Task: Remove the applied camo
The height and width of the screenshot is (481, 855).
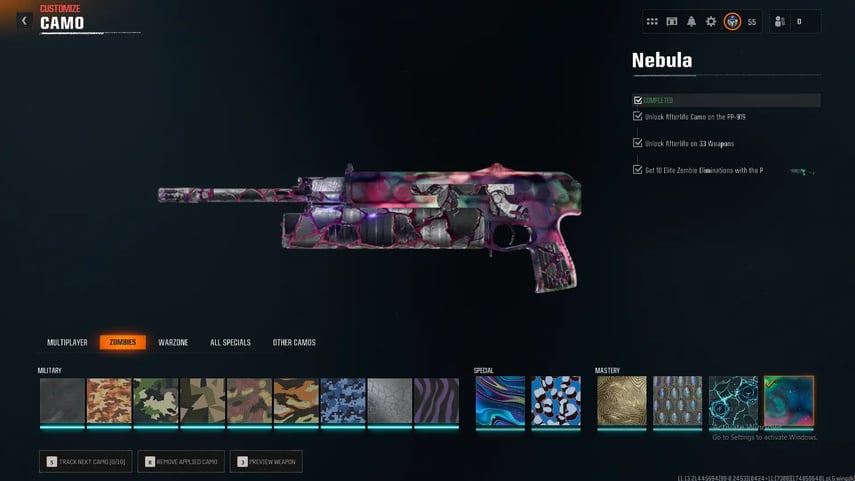Action: 180,461
